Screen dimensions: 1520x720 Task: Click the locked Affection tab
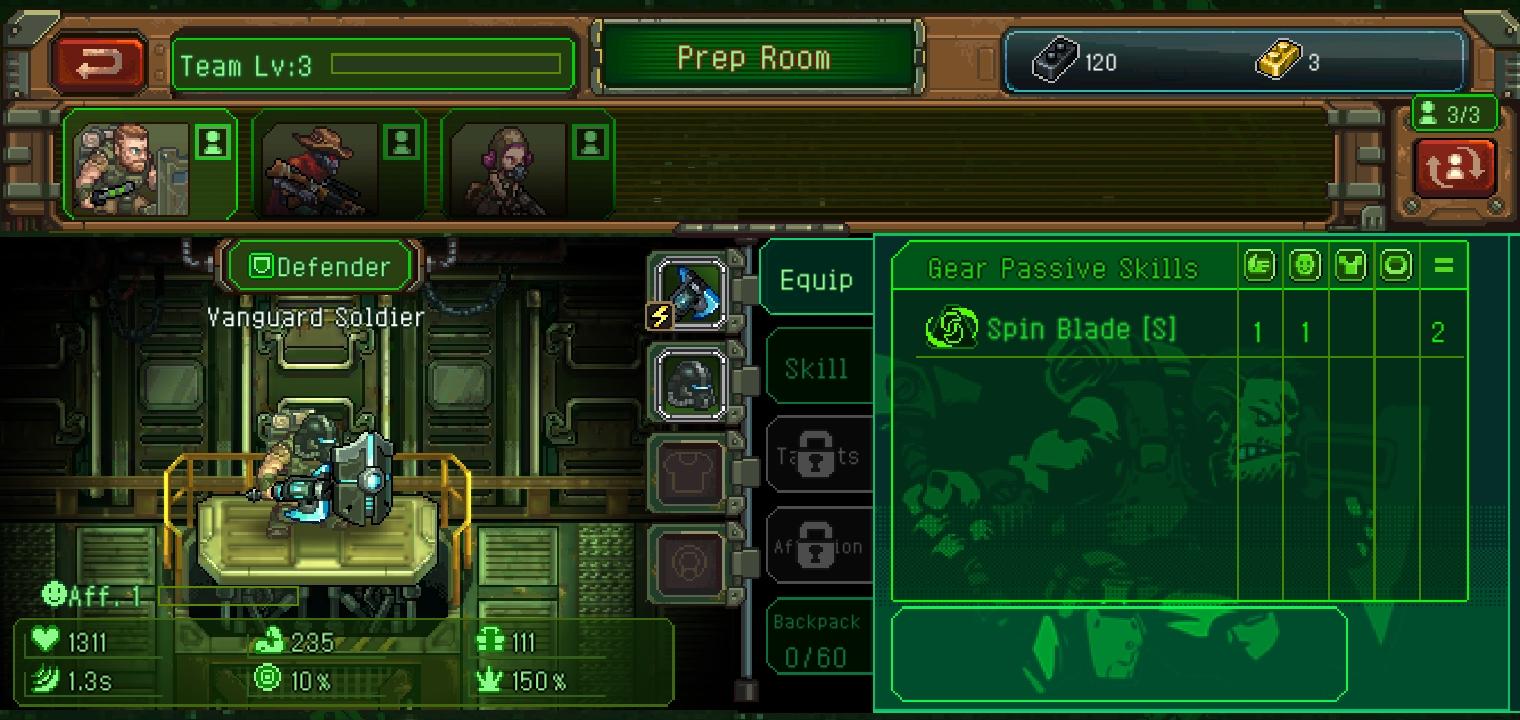(818, 546)
